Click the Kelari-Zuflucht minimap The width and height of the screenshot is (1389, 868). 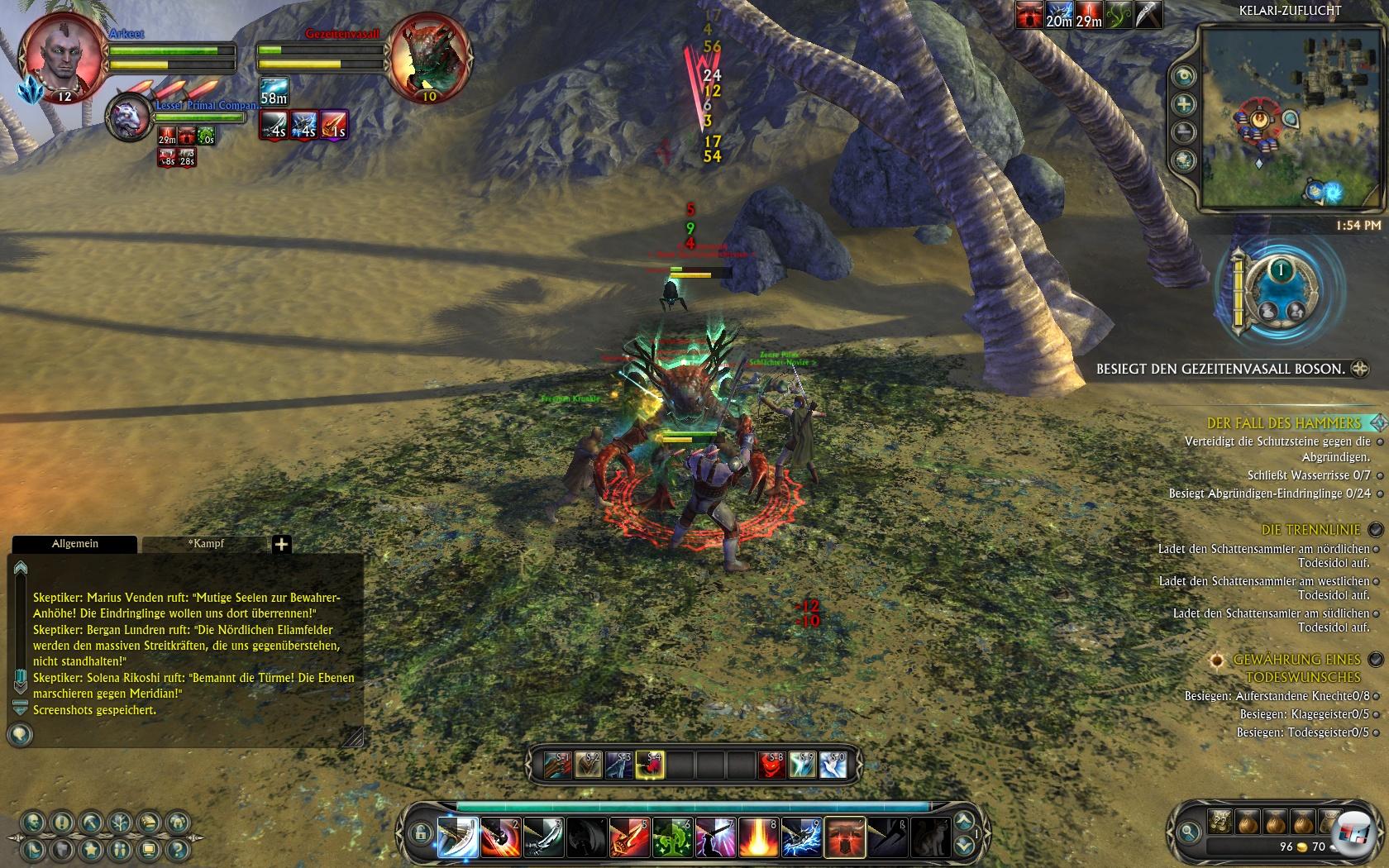[1277, 117]
